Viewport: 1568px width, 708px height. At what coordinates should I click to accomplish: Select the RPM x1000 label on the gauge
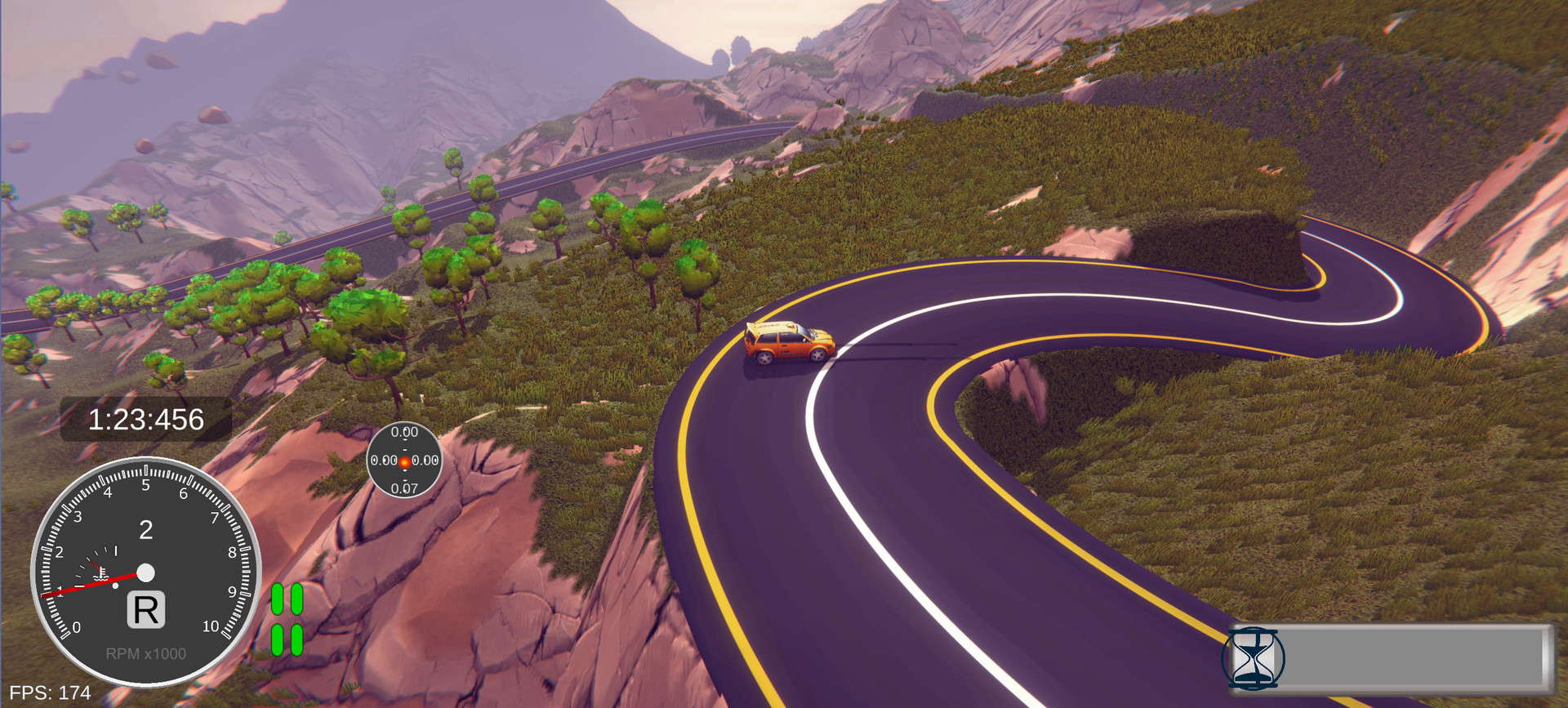(x=145, y=653)
